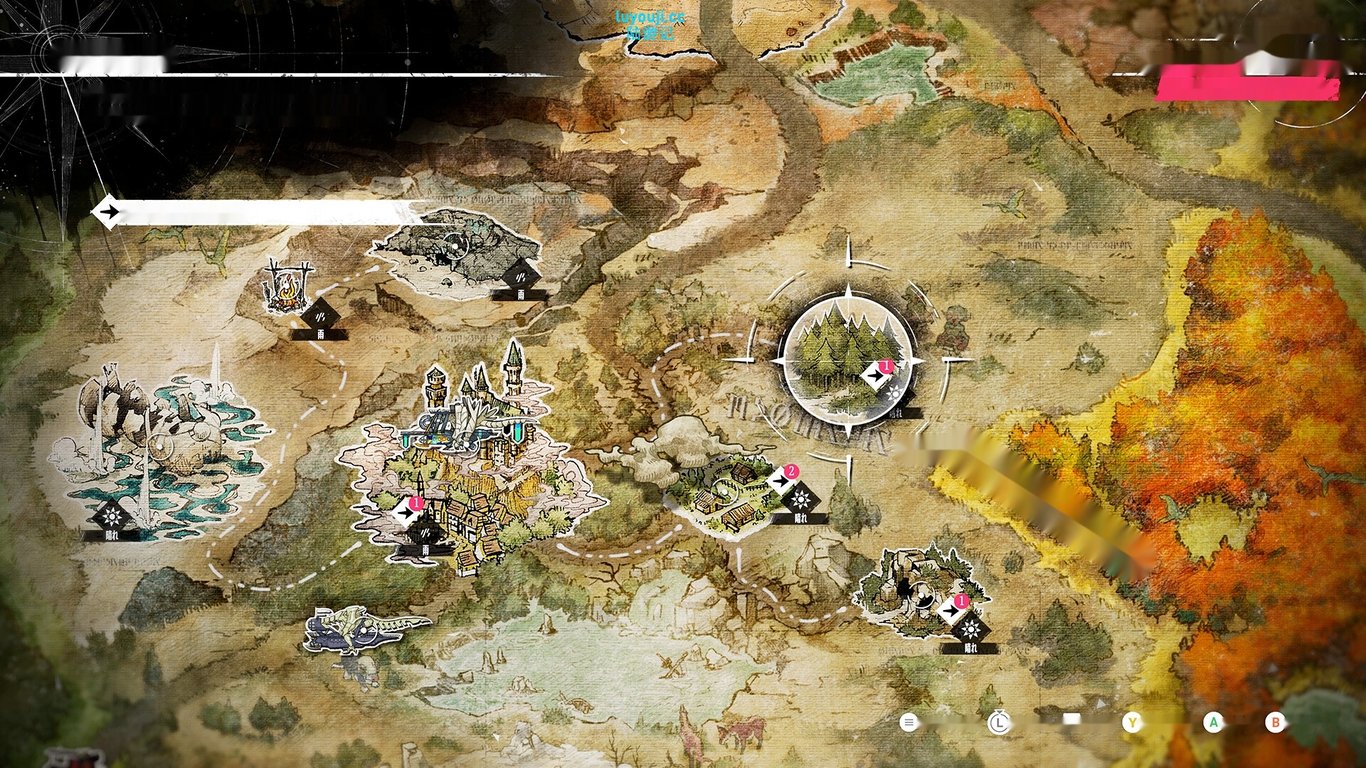Select the white quest tracker banner
The width and height of the screenshot is (1366, 768).
coord(262,212)
